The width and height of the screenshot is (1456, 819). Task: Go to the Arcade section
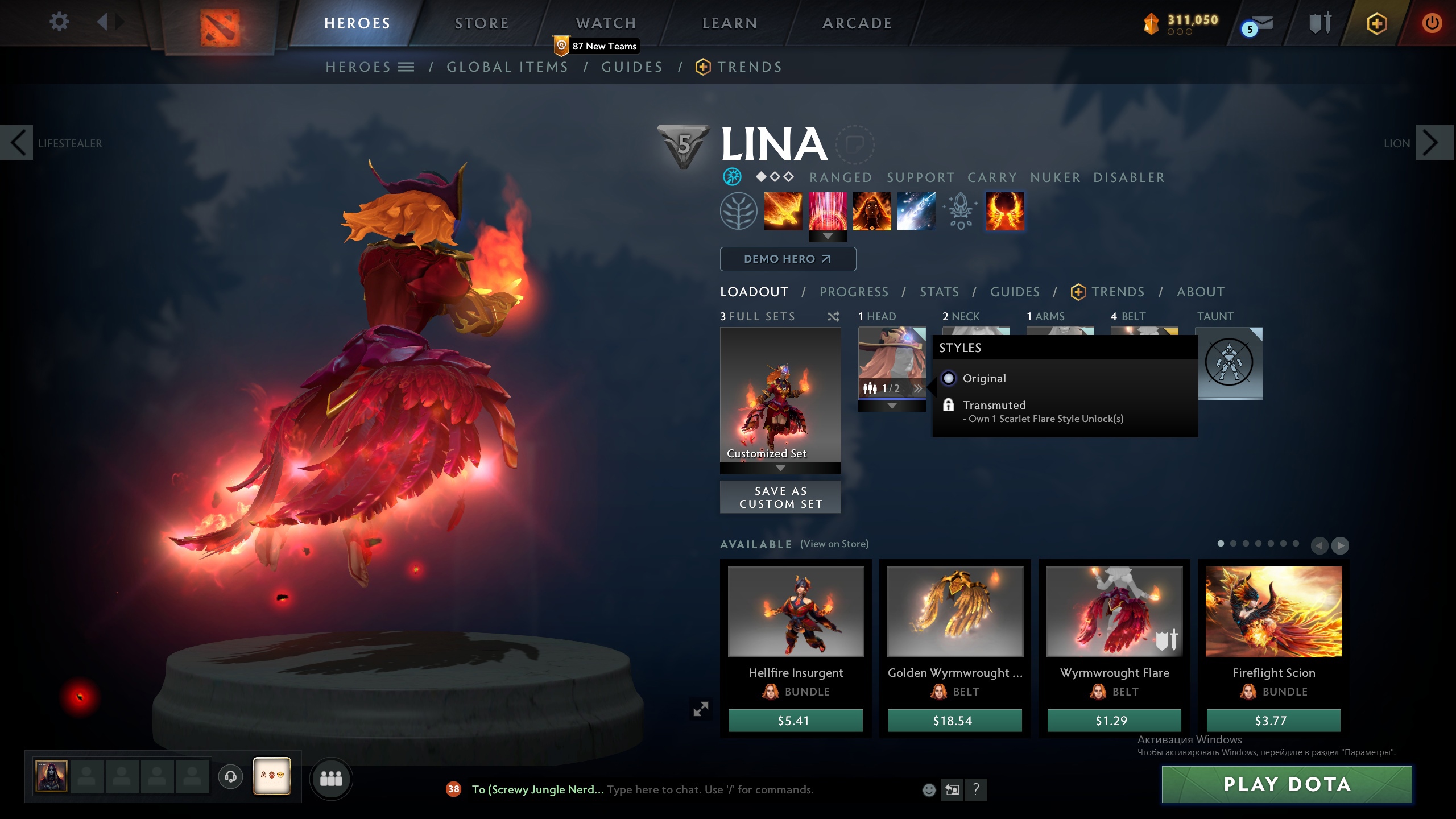pyautogui.click(x=857, y=23)
